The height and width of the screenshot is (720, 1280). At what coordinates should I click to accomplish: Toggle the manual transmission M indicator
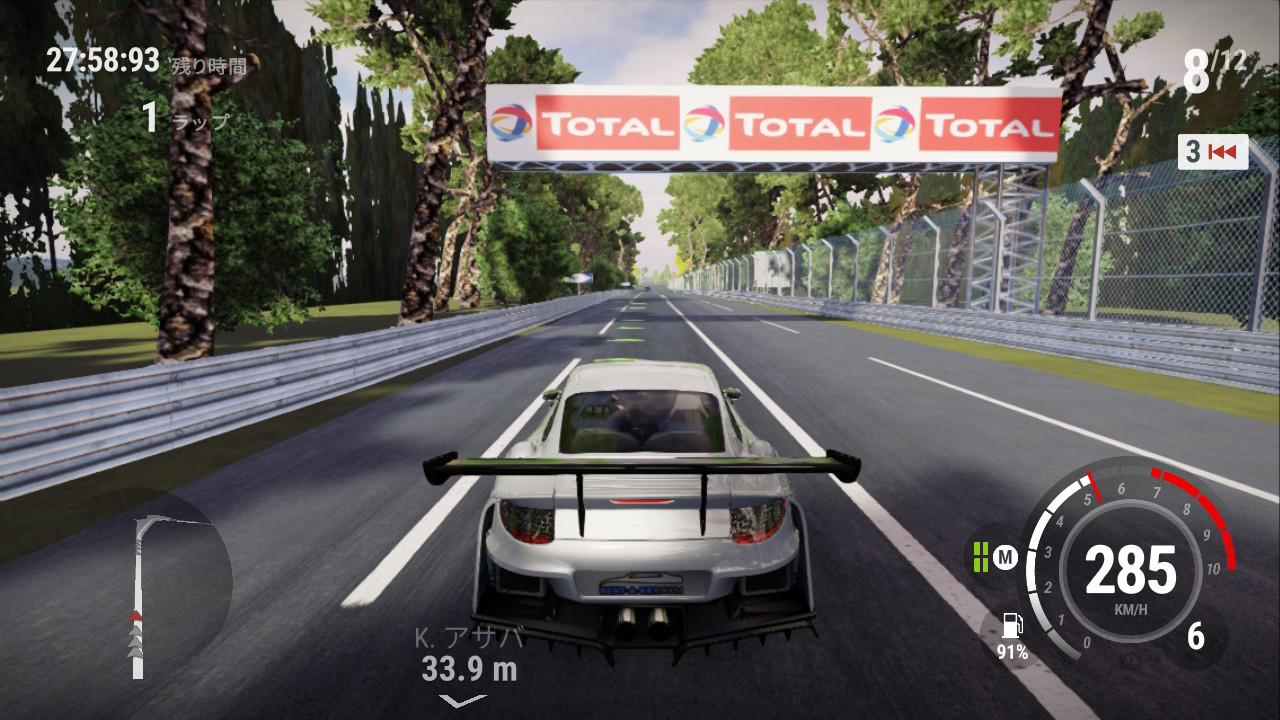(x=1005, y=557)
